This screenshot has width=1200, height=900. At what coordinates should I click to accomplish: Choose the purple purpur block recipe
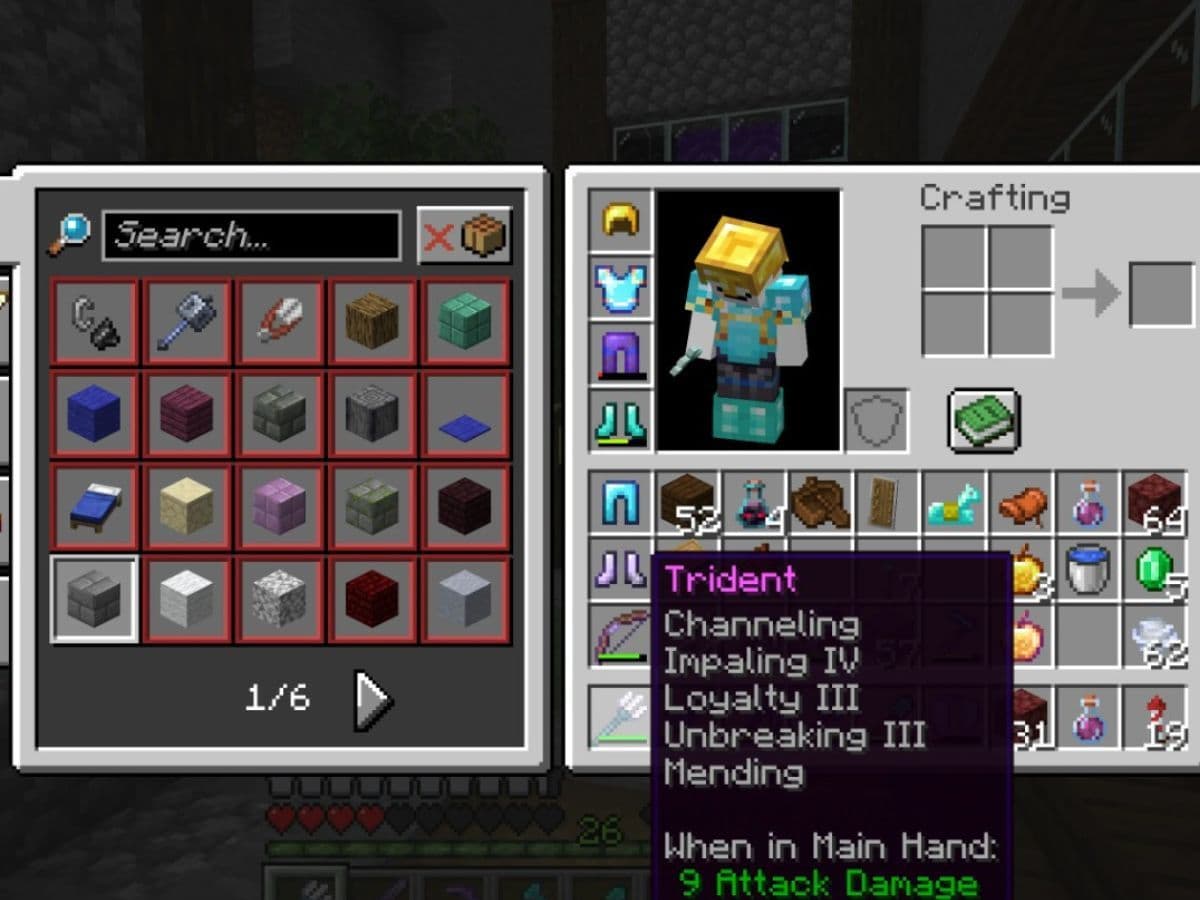[x=280, y=507]
